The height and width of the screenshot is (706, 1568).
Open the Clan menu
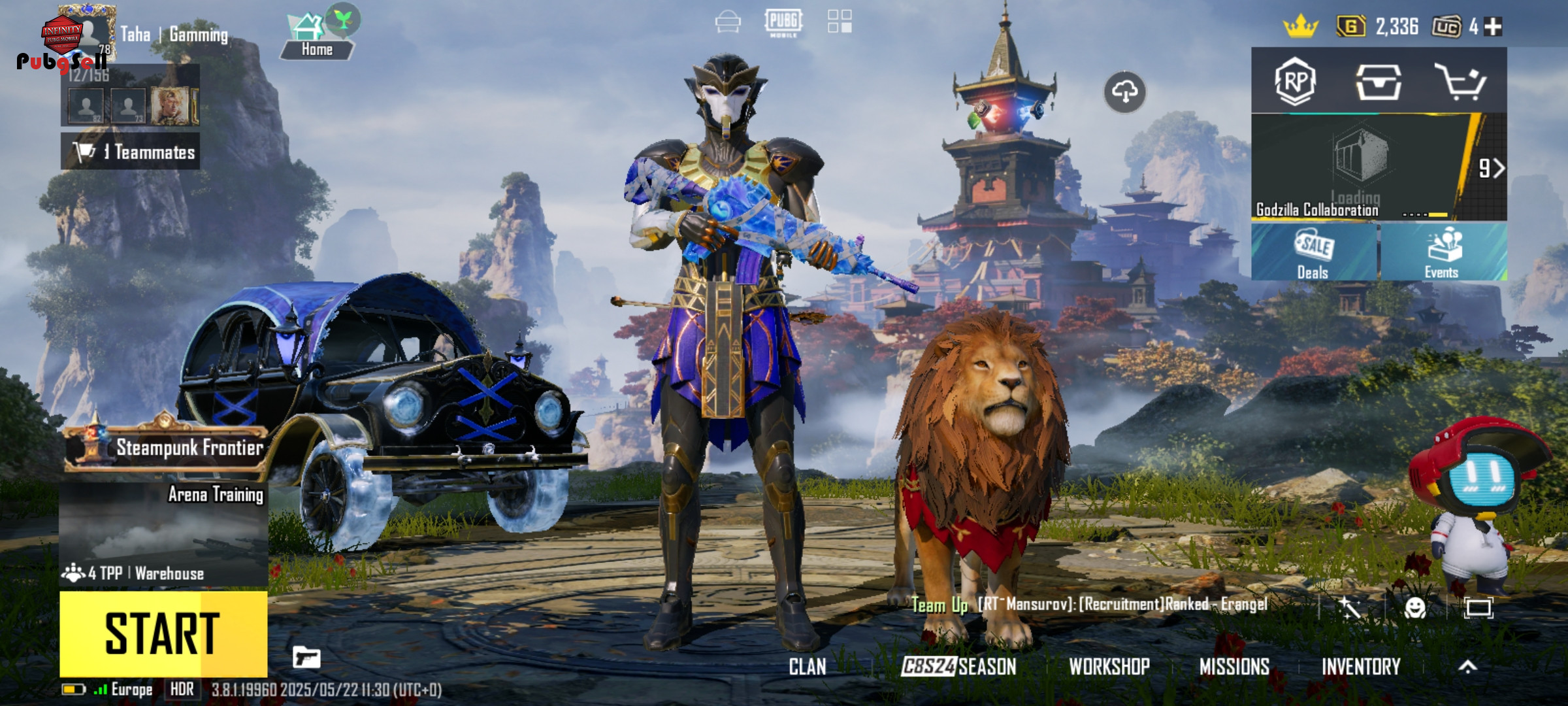tap(808, 667)
